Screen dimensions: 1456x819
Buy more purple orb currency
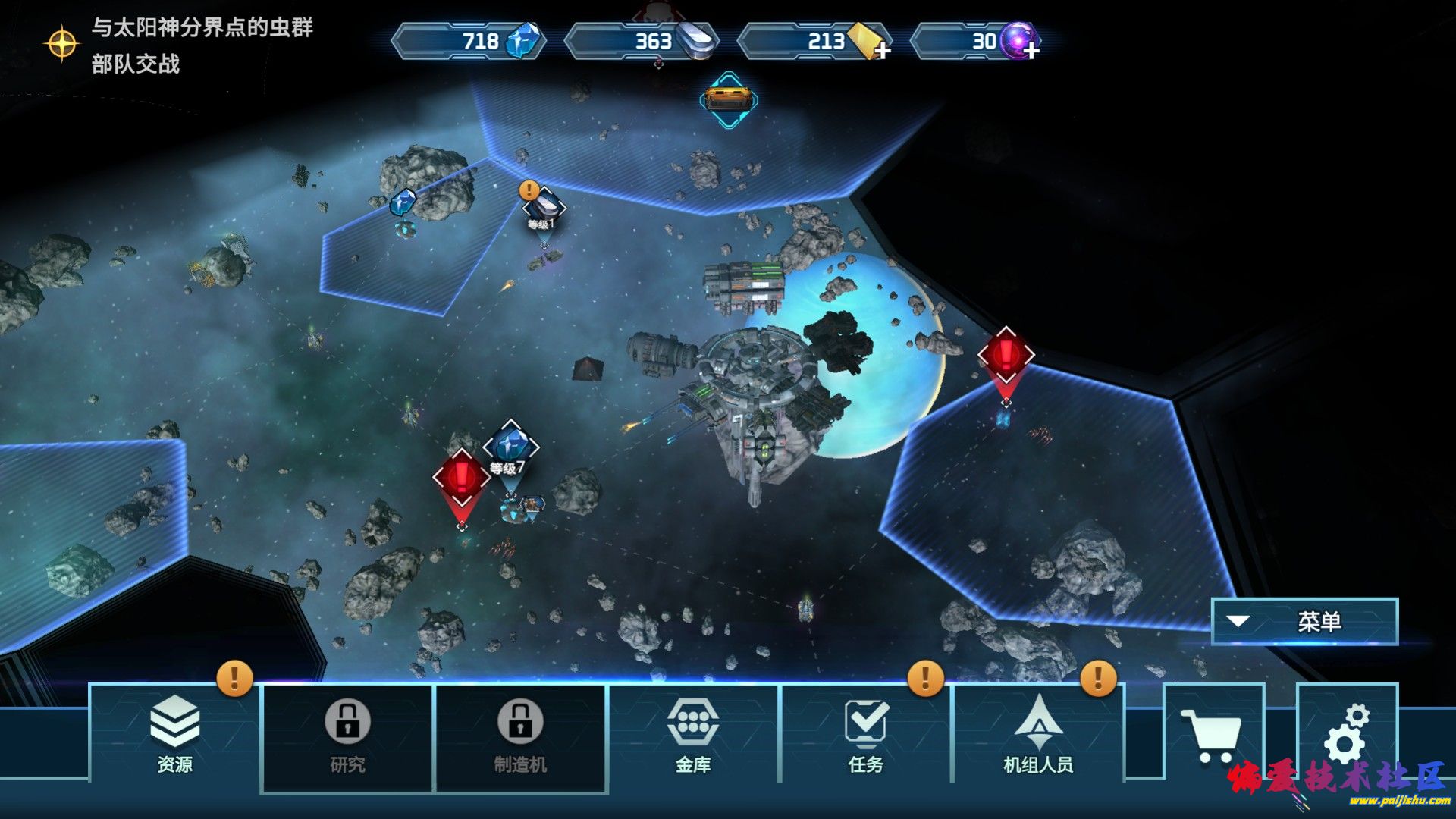click(x=1031, y=51)
